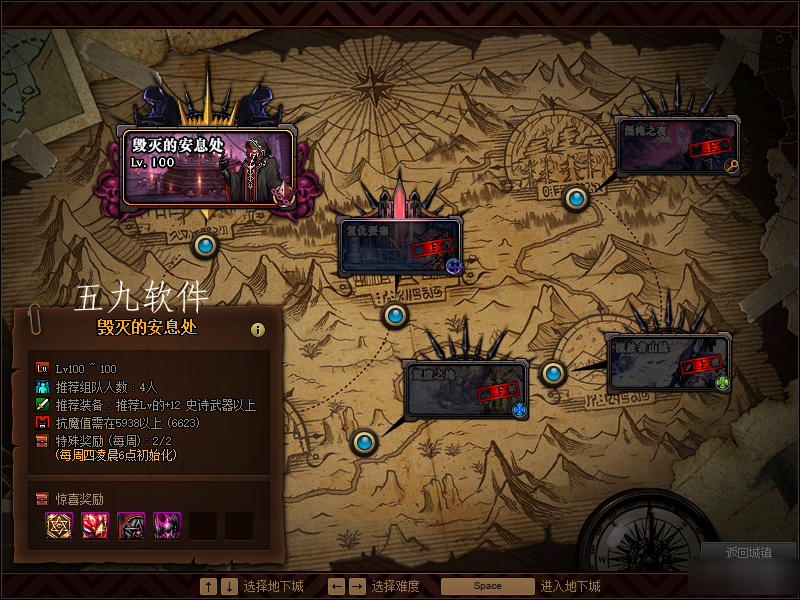Image resolution: width=800 pixels, height=600 pixels.
Task: Pick the 破坏者山脉 dungeon card
Action: 668,362
